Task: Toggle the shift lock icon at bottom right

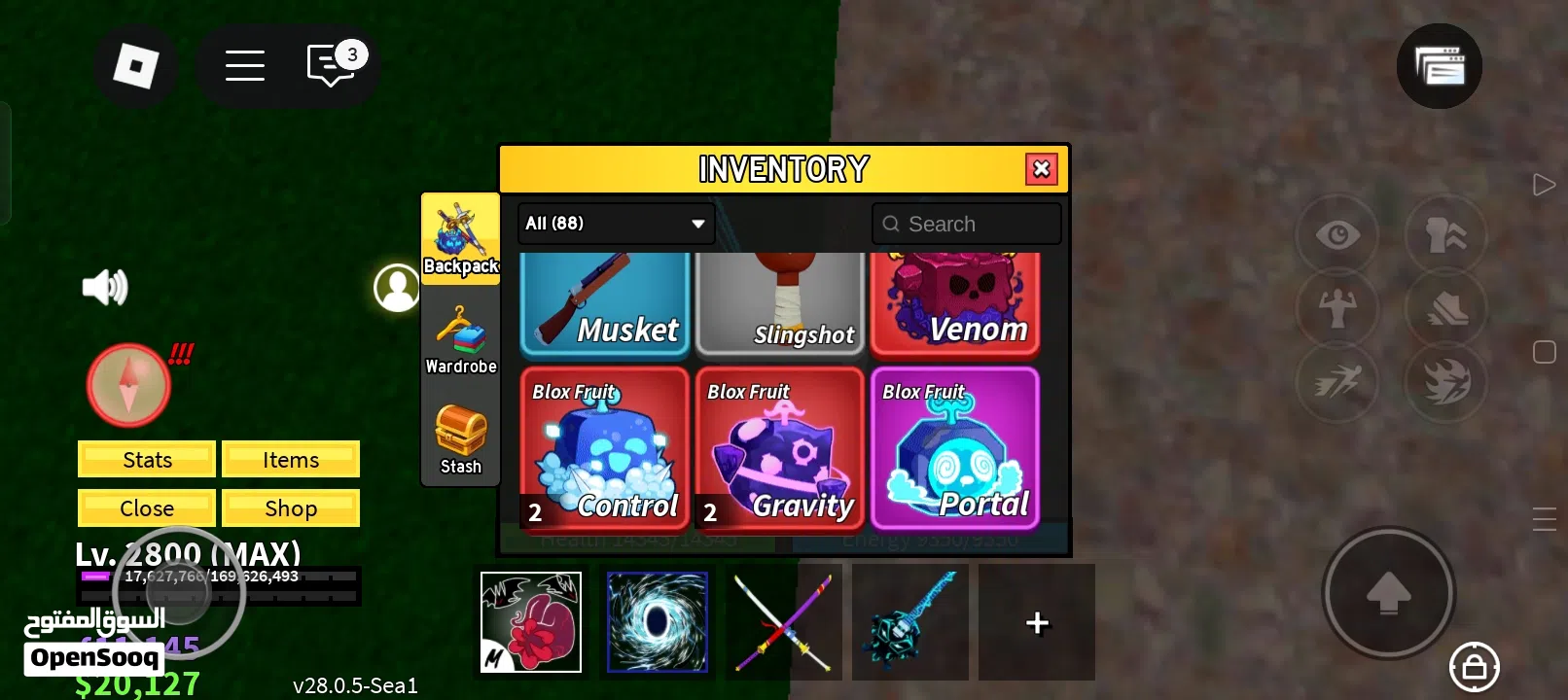Action: click(x=1473, y=667)
